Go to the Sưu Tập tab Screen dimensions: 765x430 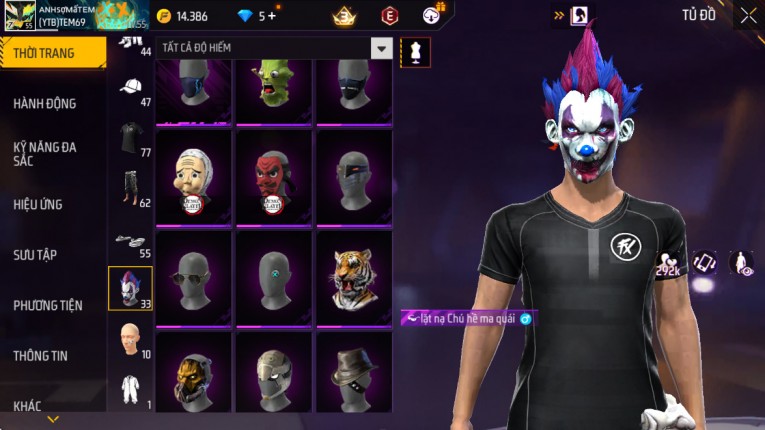tap(35, 255)
